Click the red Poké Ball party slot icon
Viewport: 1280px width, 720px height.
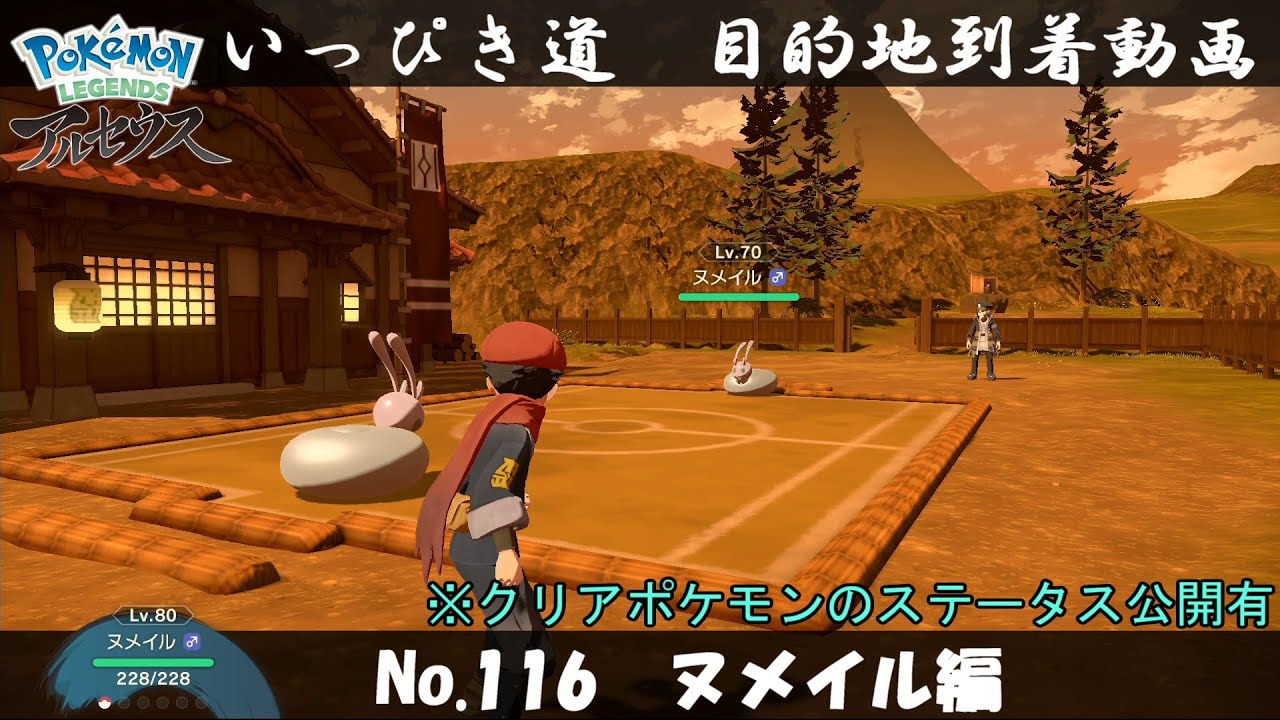pyautogui.click(x=104, y=702)
